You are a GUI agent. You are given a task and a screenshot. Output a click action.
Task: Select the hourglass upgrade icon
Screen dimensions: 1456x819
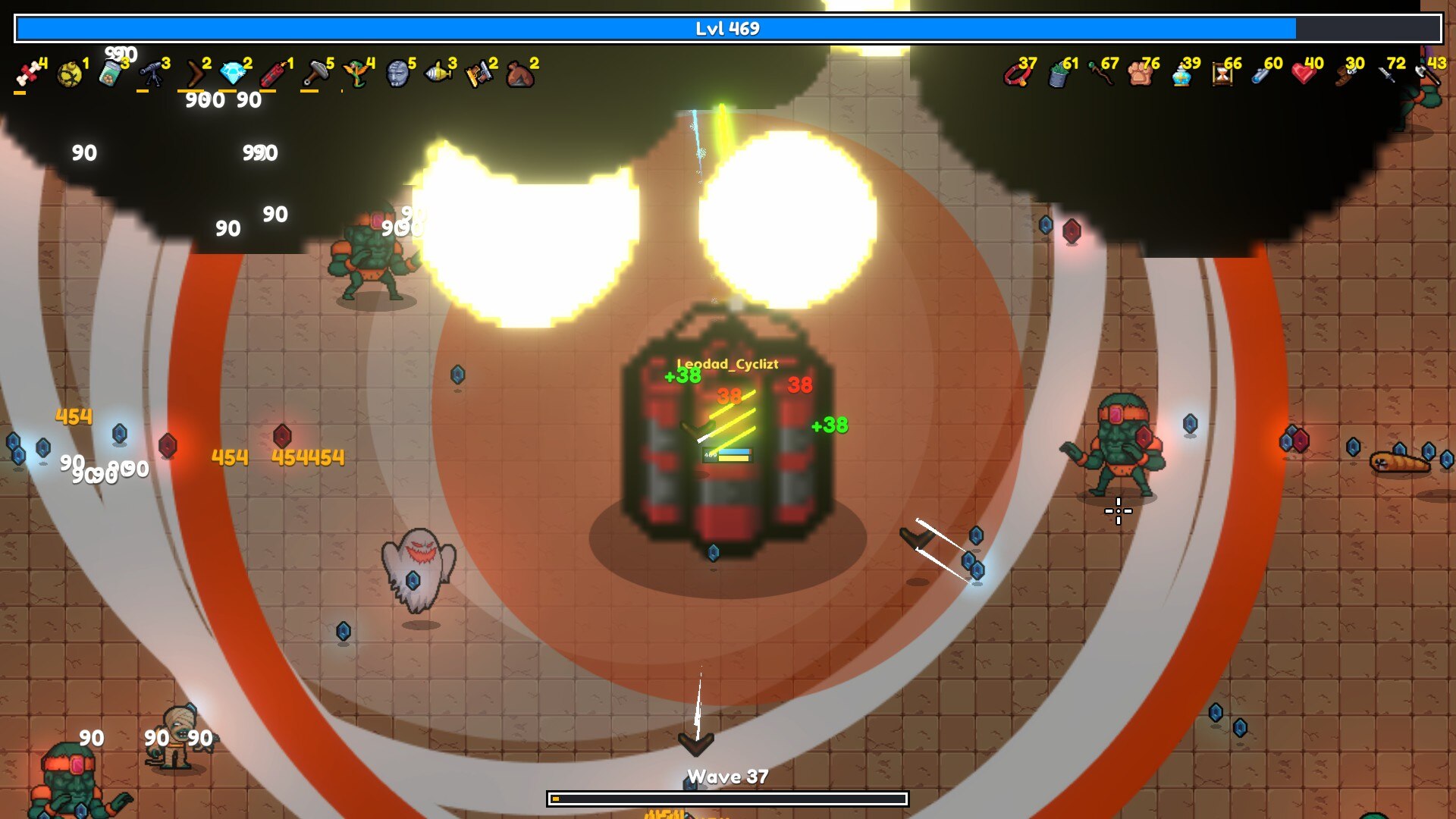coord(1222,74)
